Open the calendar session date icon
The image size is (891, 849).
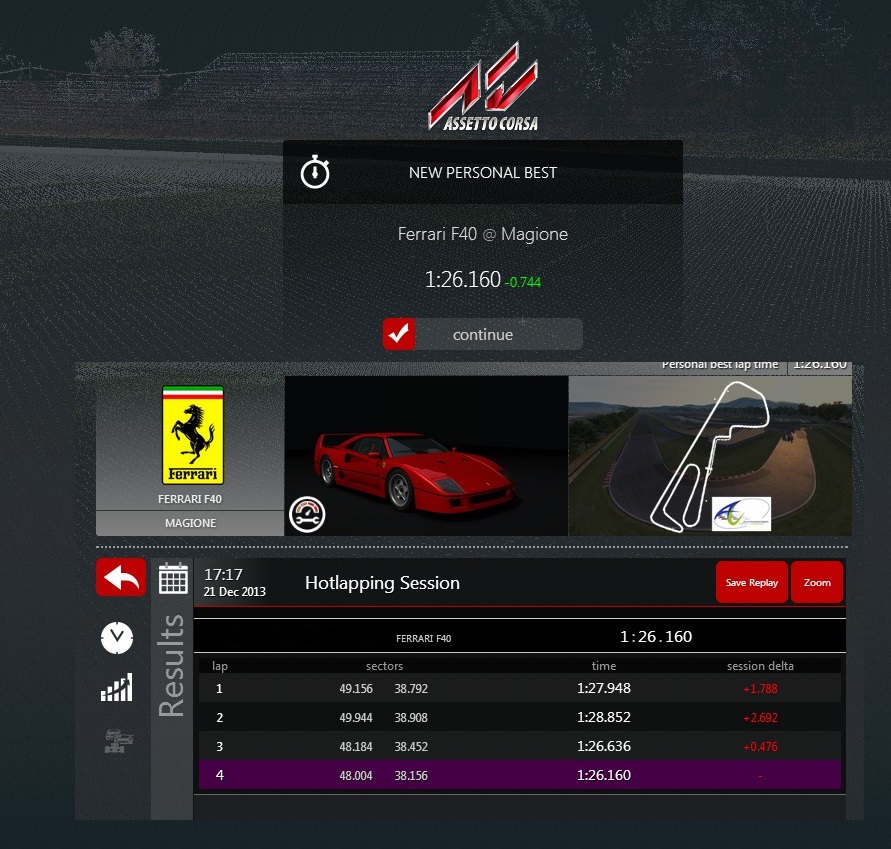[x=174, y=578]
